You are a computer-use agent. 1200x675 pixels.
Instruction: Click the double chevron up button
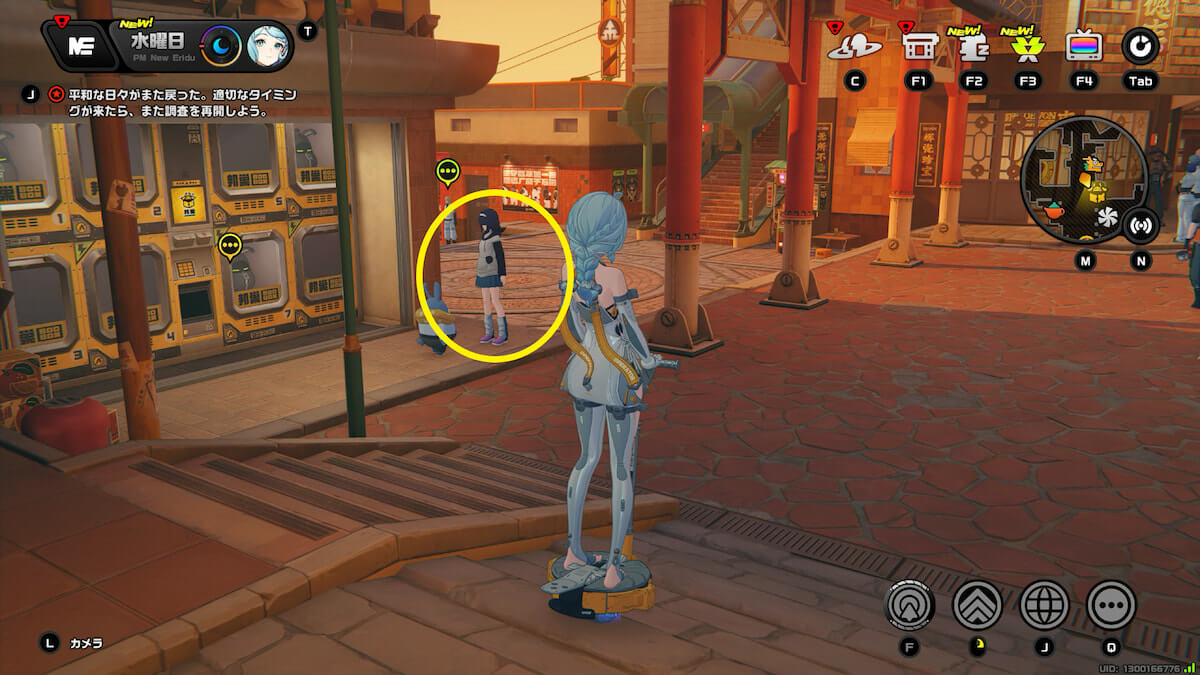(x=977, y=605)
